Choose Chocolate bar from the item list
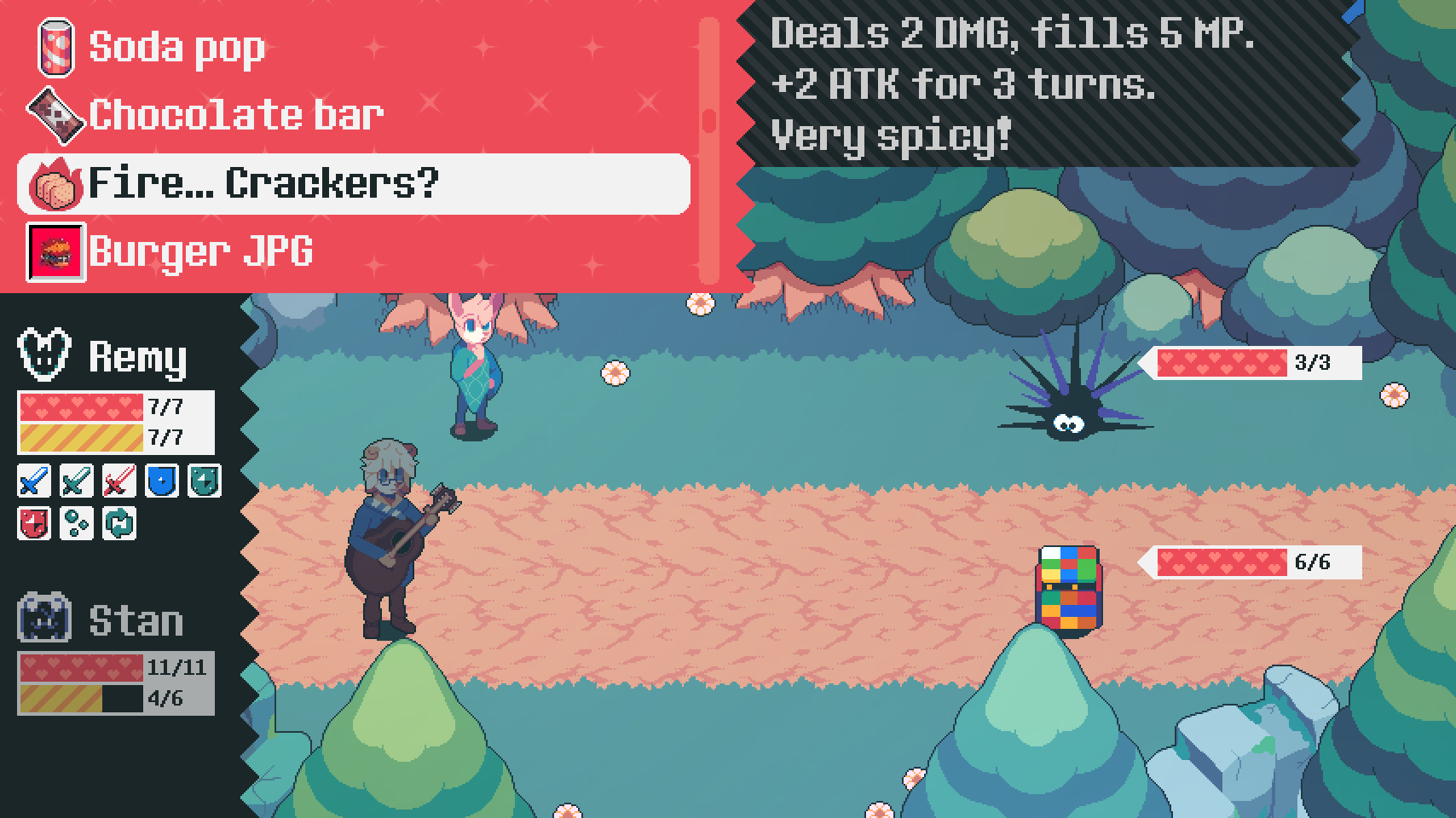This screenshot has height=818, width=1456. click(234, 113)
